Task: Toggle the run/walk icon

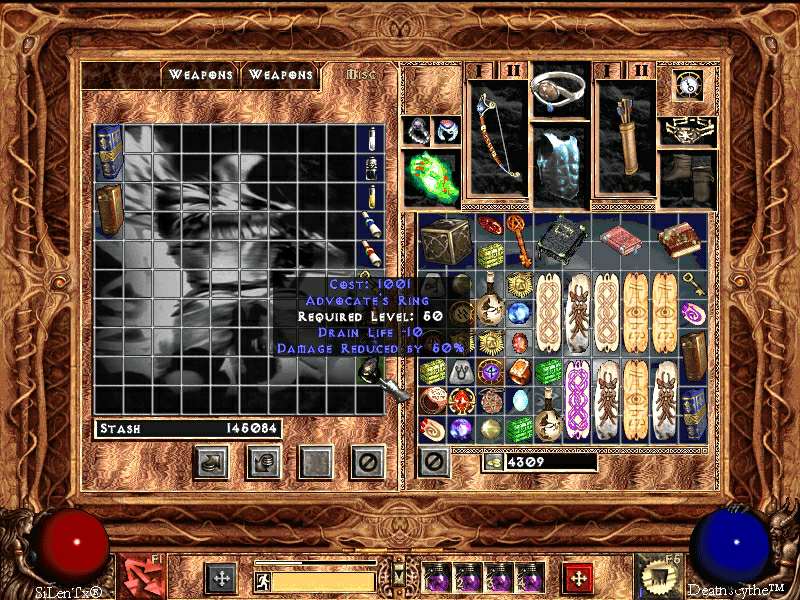Action: tap(264, 581)
